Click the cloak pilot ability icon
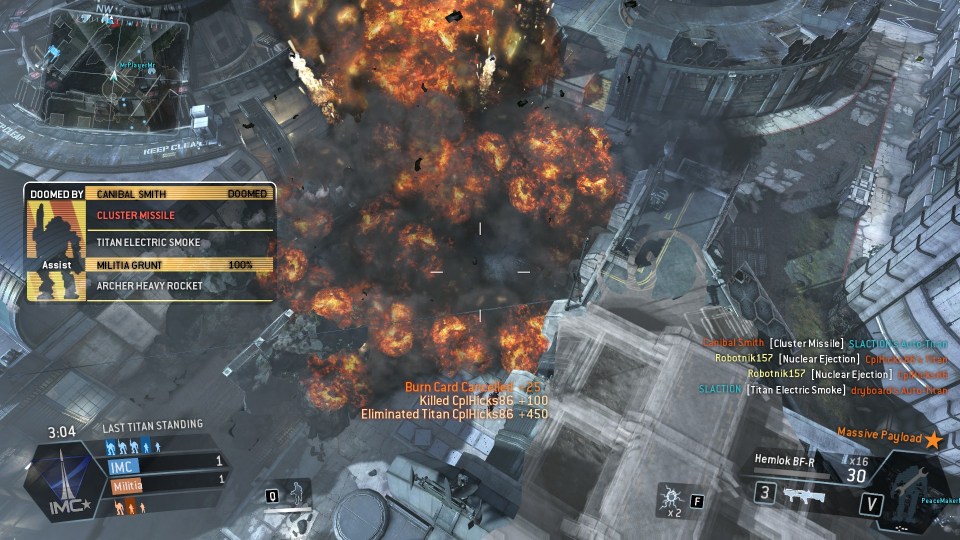The image size is (960, 540). click(x=296, y=493)
